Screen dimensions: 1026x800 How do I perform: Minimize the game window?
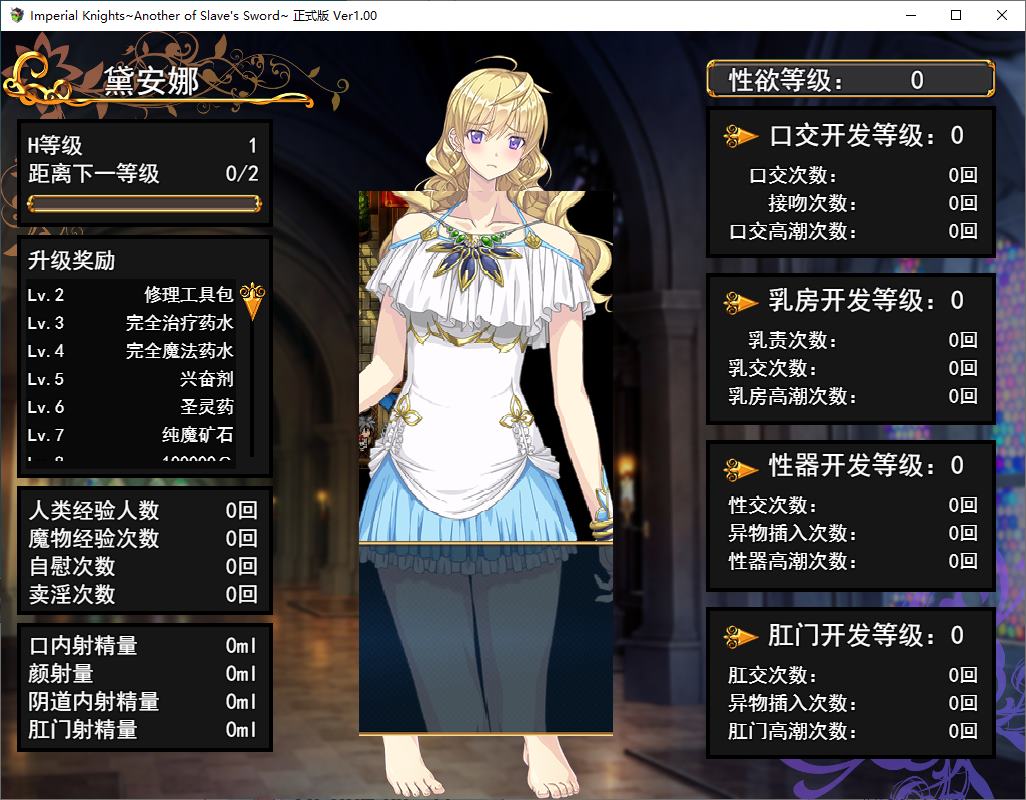(910, 15)
